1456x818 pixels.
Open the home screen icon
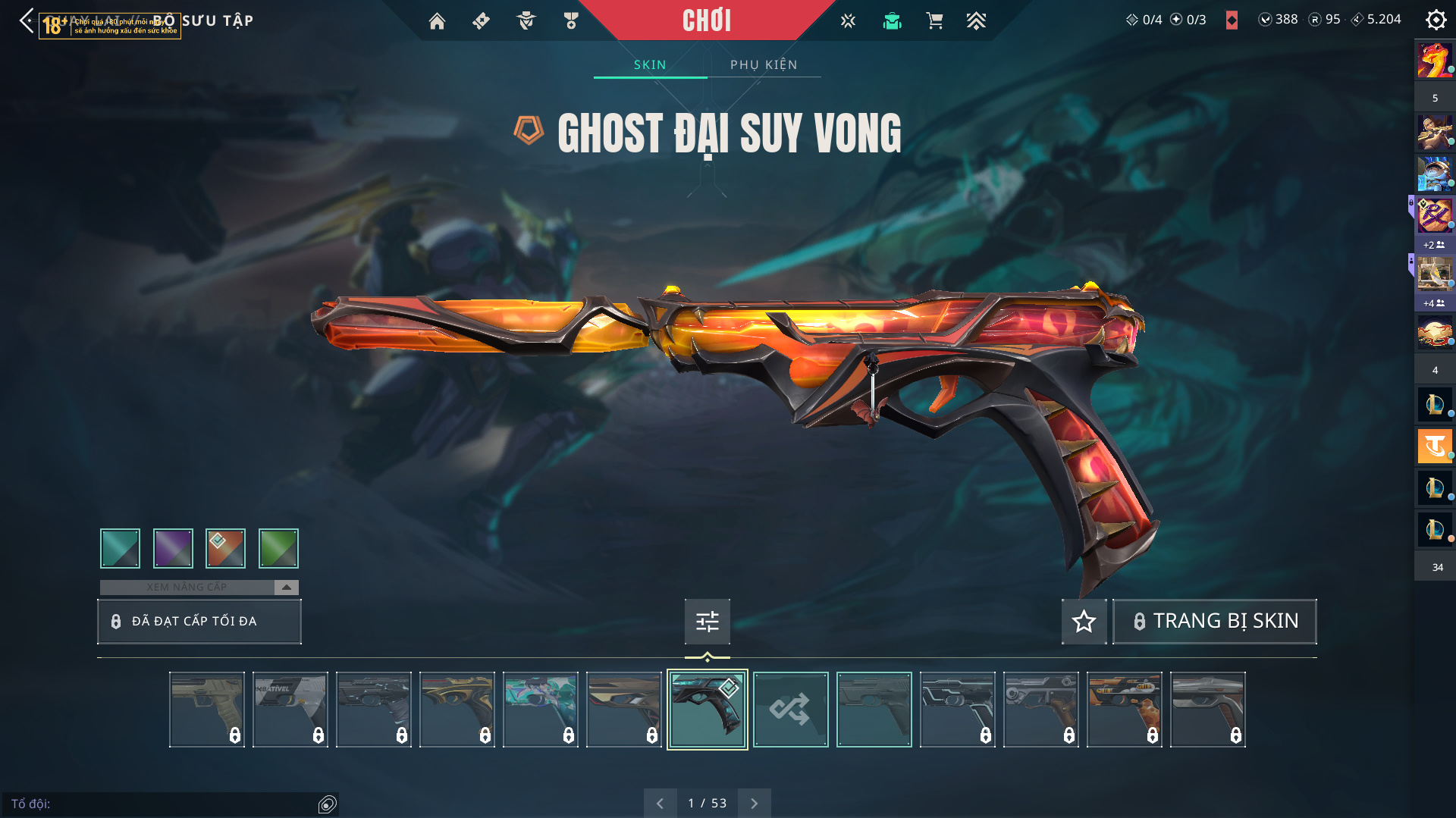(437, 21)
